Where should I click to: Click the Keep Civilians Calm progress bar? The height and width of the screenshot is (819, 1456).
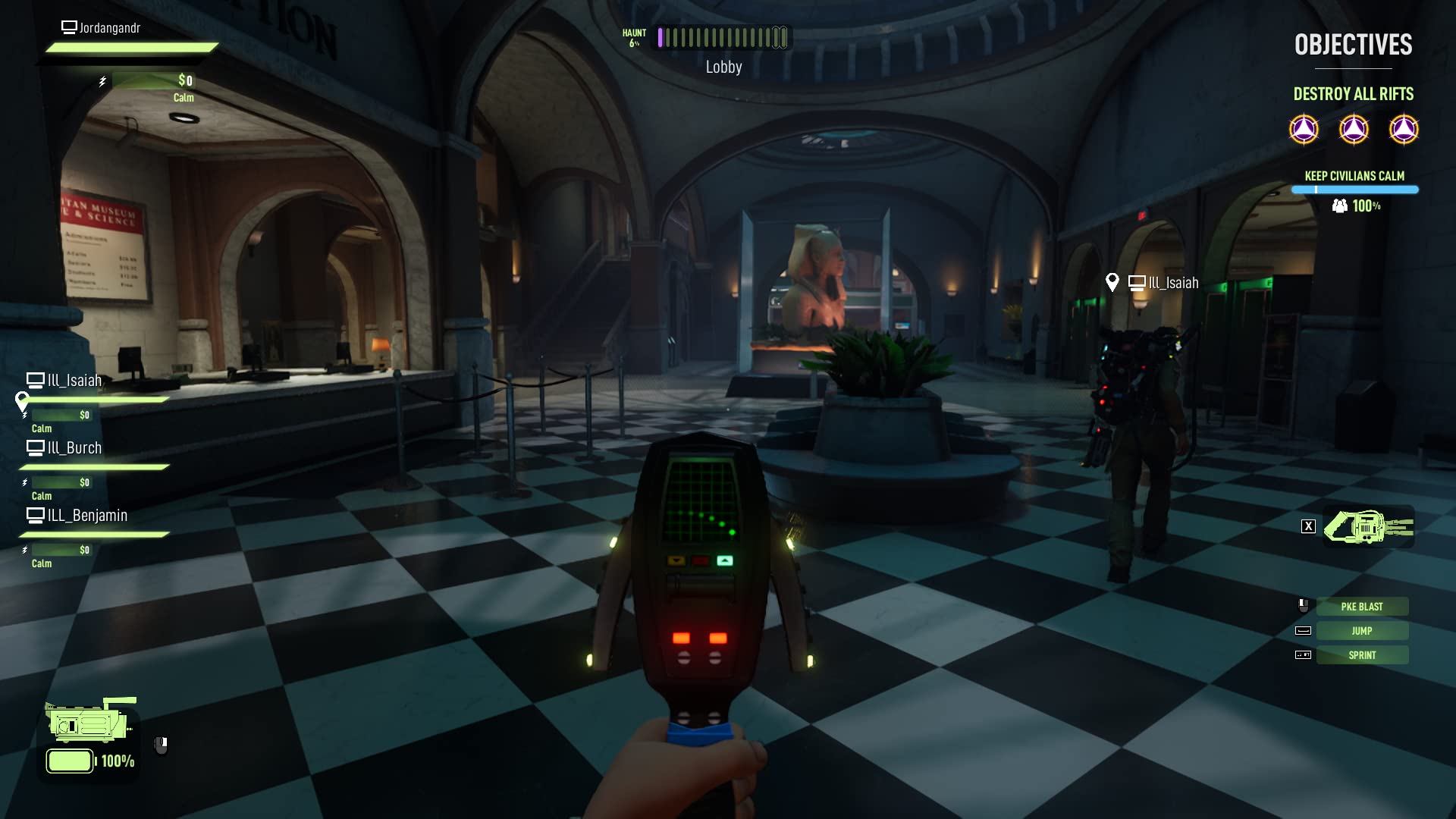(1354, 189)
